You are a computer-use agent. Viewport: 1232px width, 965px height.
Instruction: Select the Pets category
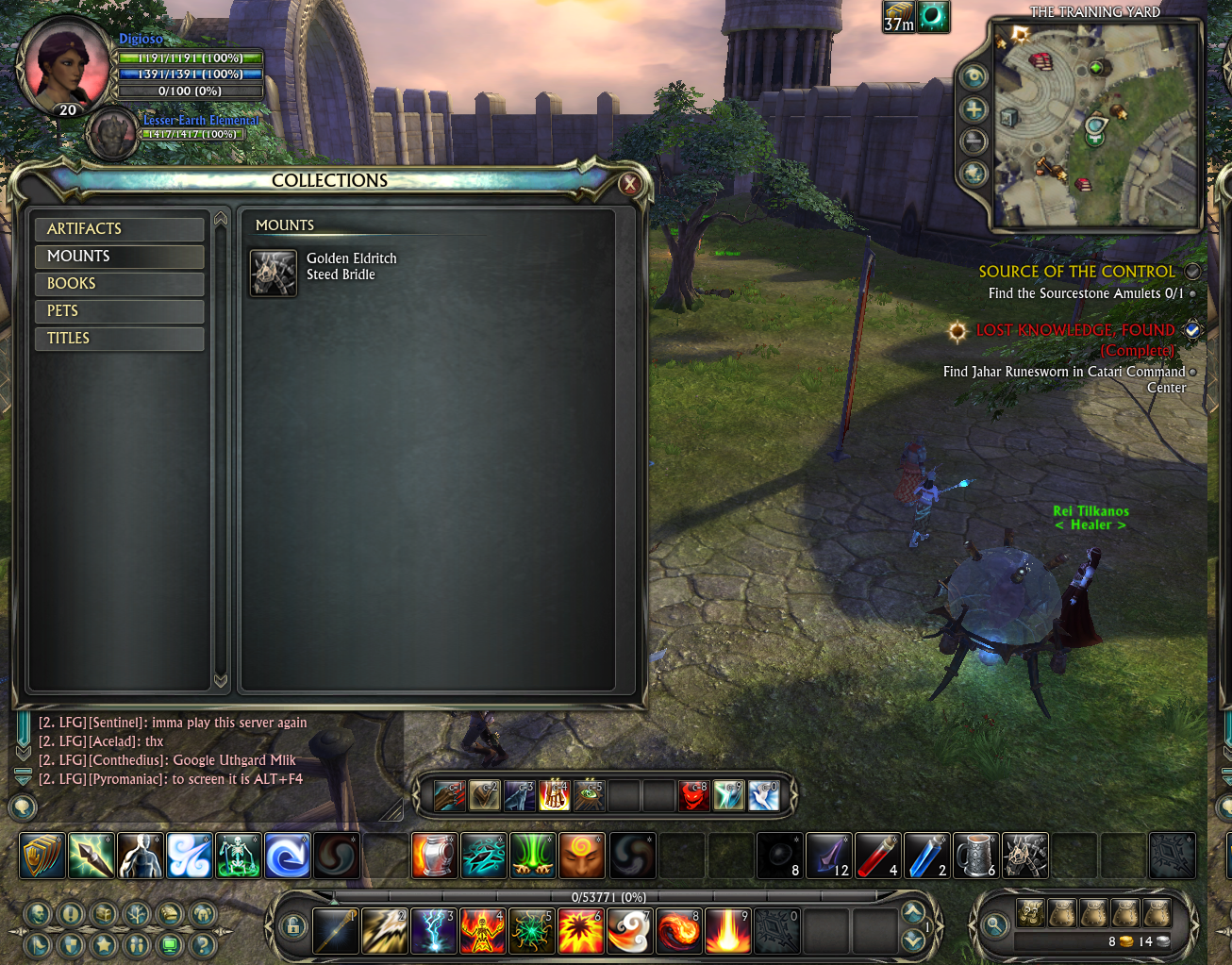pyautogui.click(x=119, y=311)
